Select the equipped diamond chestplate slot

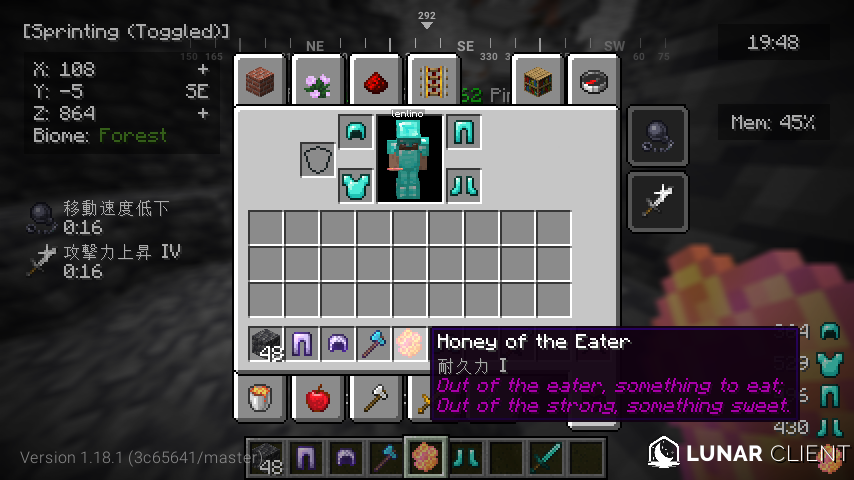point(354,185)
